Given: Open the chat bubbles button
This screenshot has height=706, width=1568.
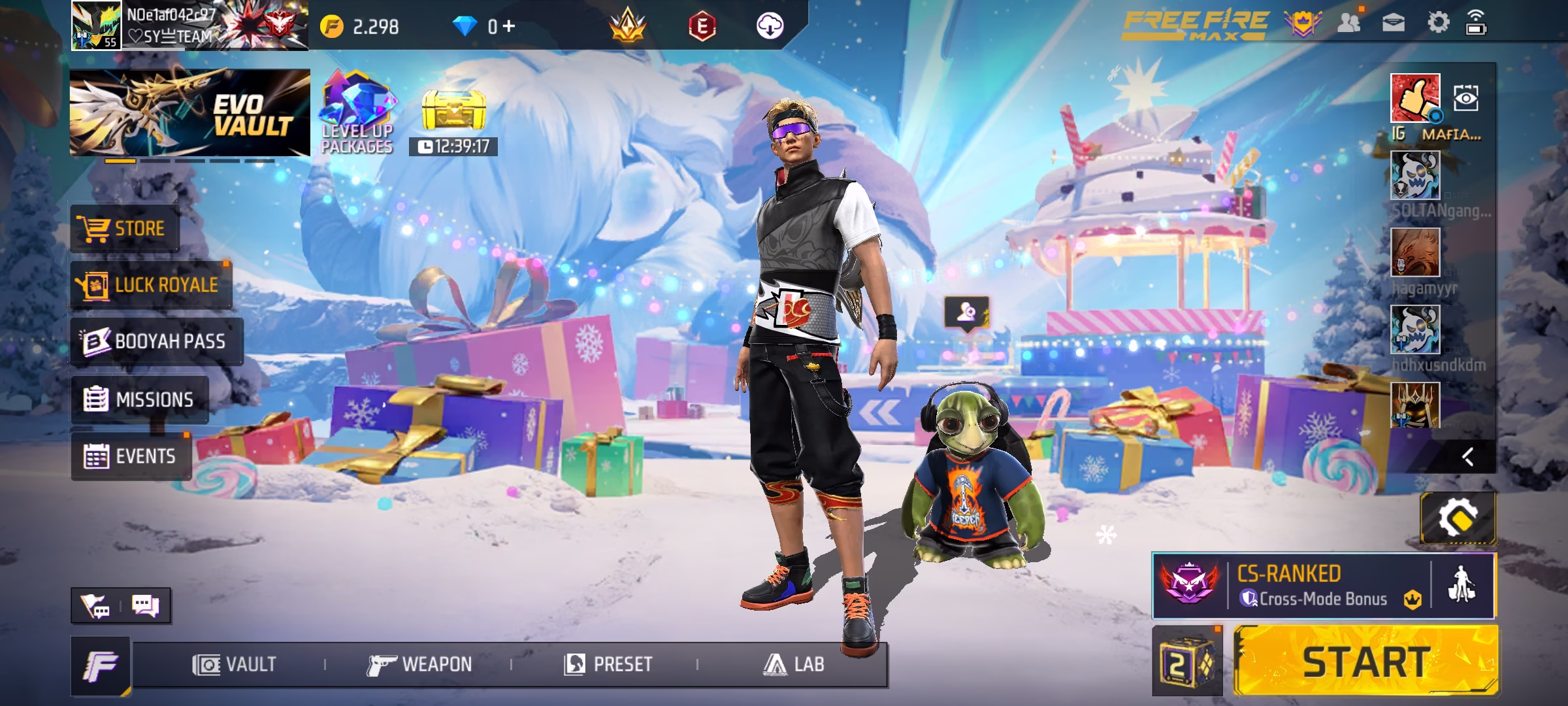Looking at the screenshot, I should tap(145, 606).
